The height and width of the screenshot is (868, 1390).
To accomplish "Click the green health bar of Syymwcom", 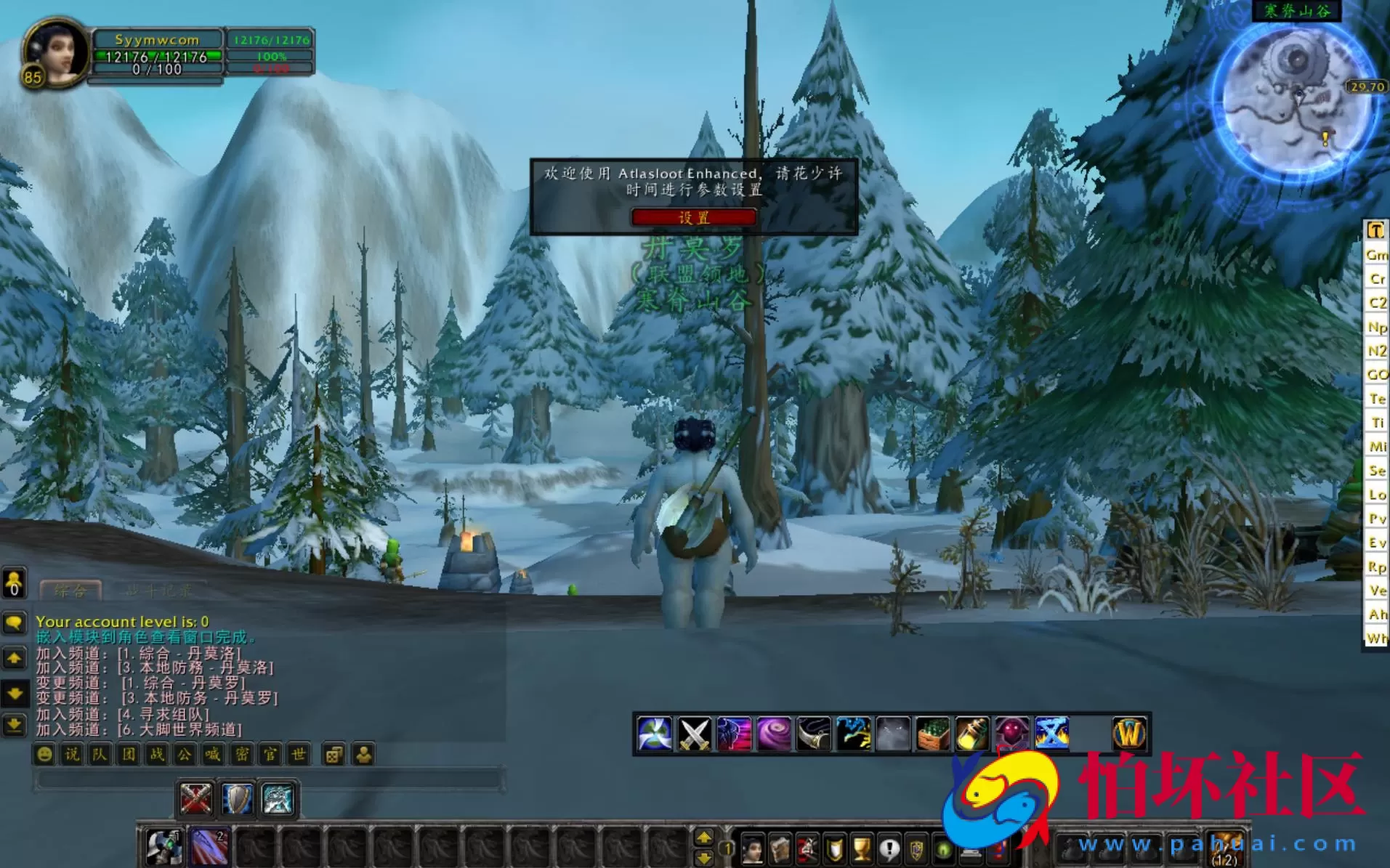I will [x=156, y=56].
